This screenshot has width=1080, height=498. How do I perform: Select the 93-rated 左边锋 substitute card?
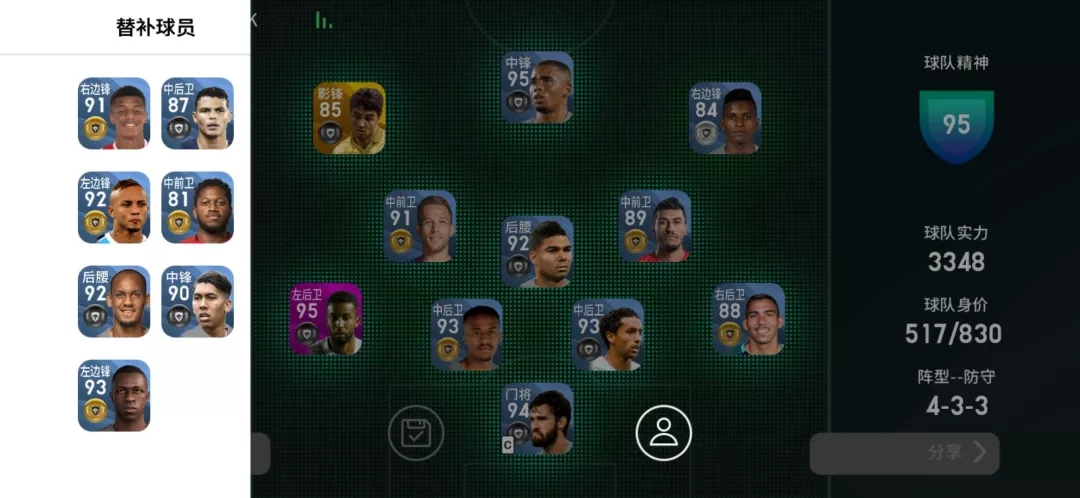click(114, 396)
